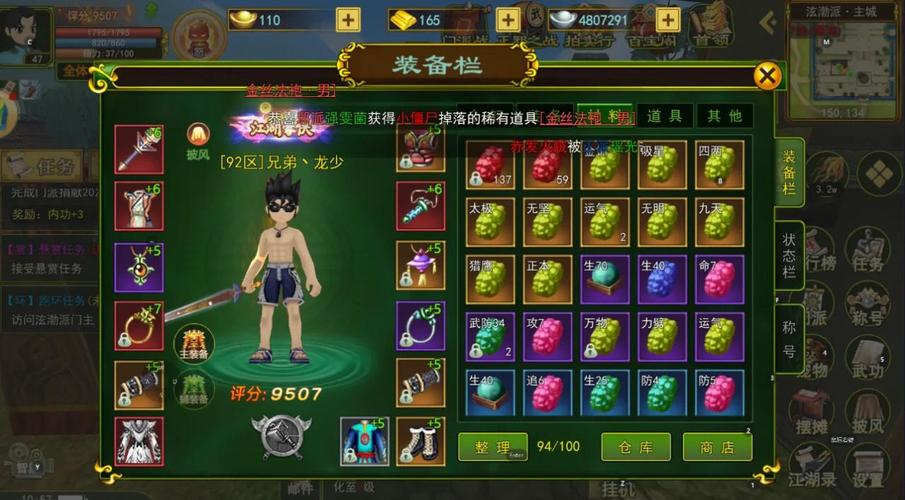Open the 商店 shop
The image size is (905, 500).
[x=717, y=447]
